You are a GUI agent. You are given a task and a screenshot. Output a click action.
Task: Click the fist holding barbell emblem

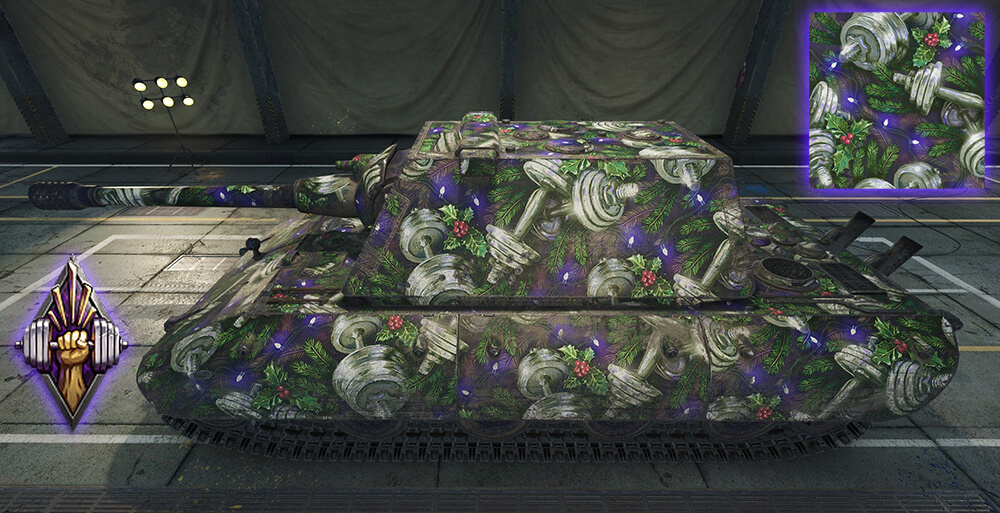(71, 343)
